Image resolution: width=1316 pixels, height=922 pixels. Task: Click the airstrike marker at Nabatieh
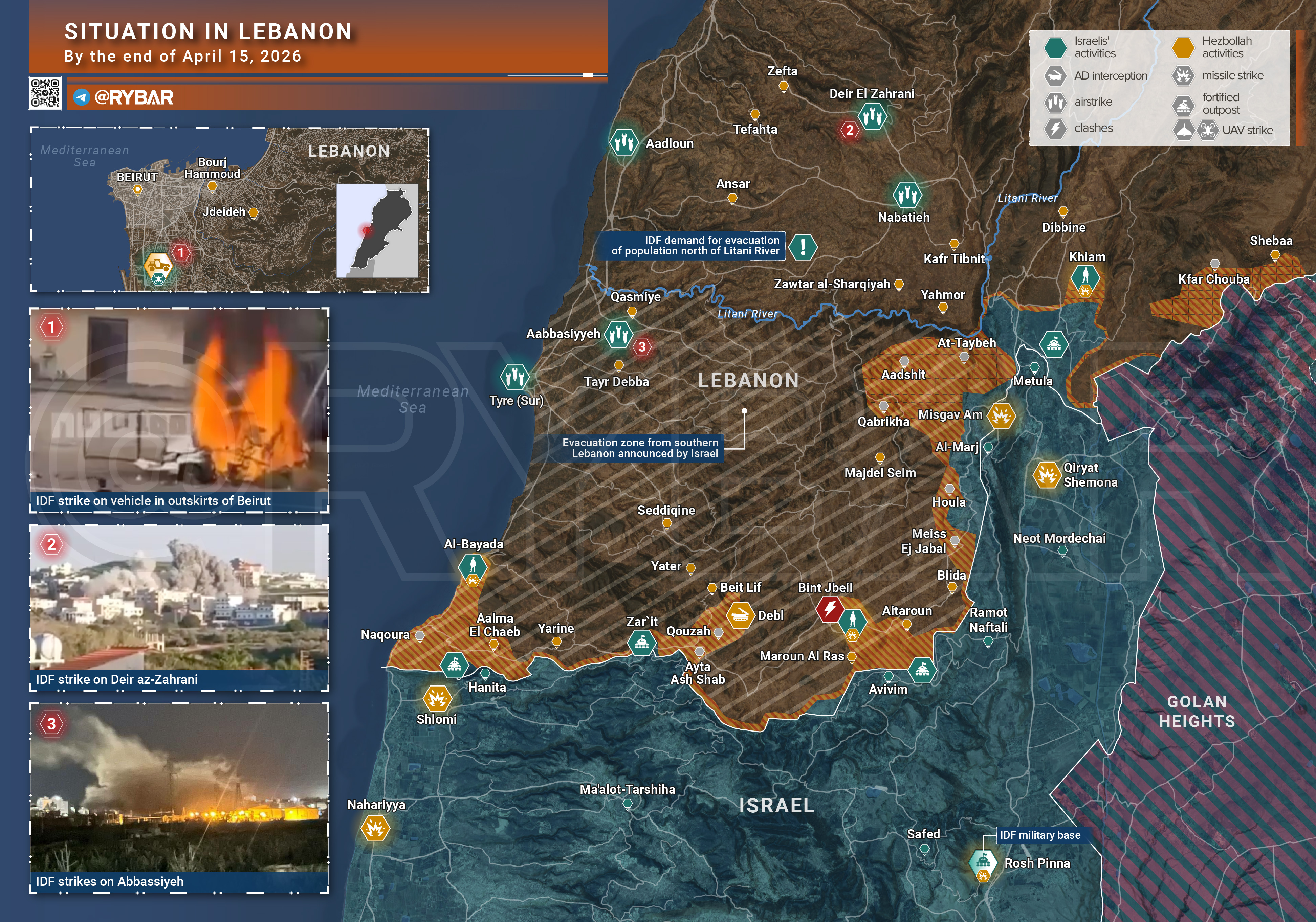click(907, 195)
